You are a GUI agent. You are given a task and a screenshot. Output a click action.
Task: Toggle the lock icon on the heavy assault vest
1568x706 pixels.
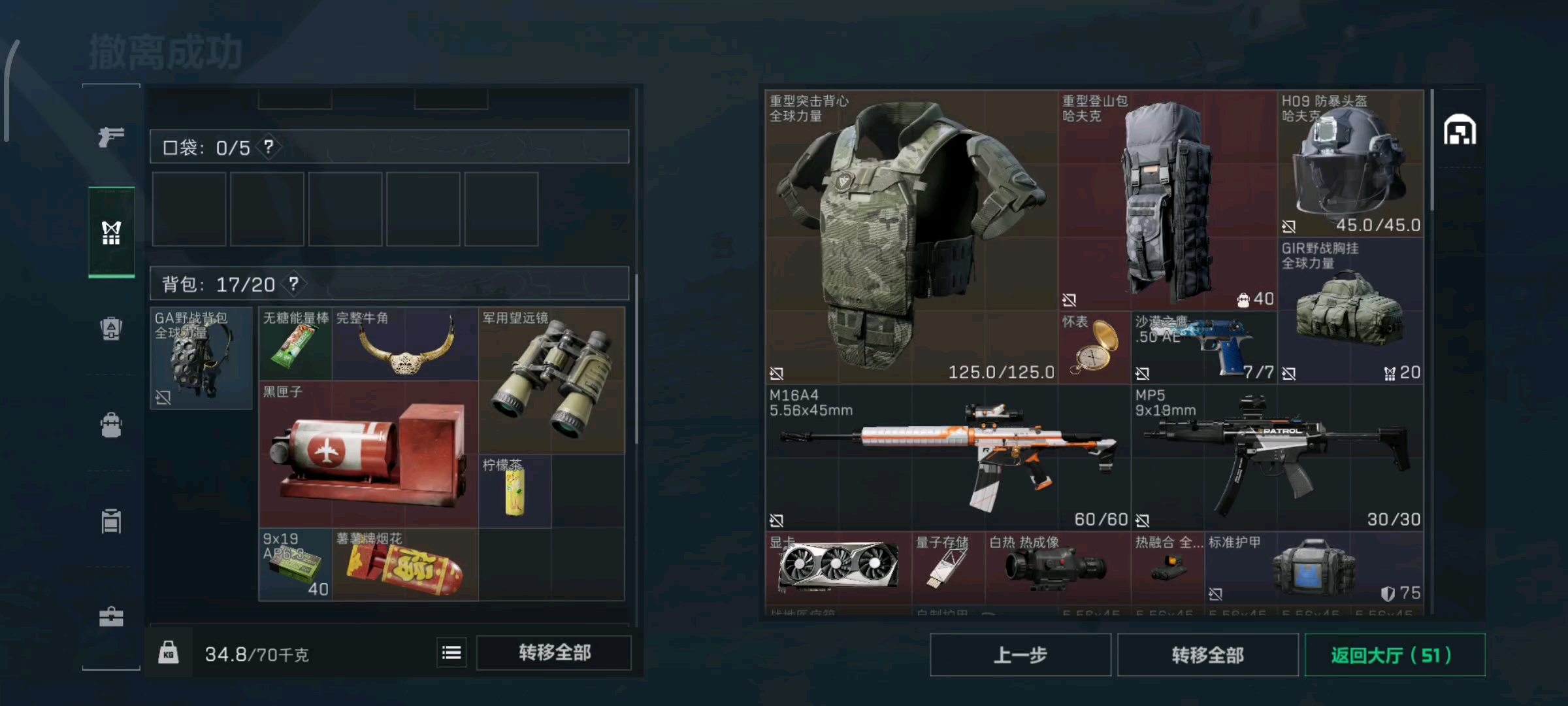(x=777, y=373)
